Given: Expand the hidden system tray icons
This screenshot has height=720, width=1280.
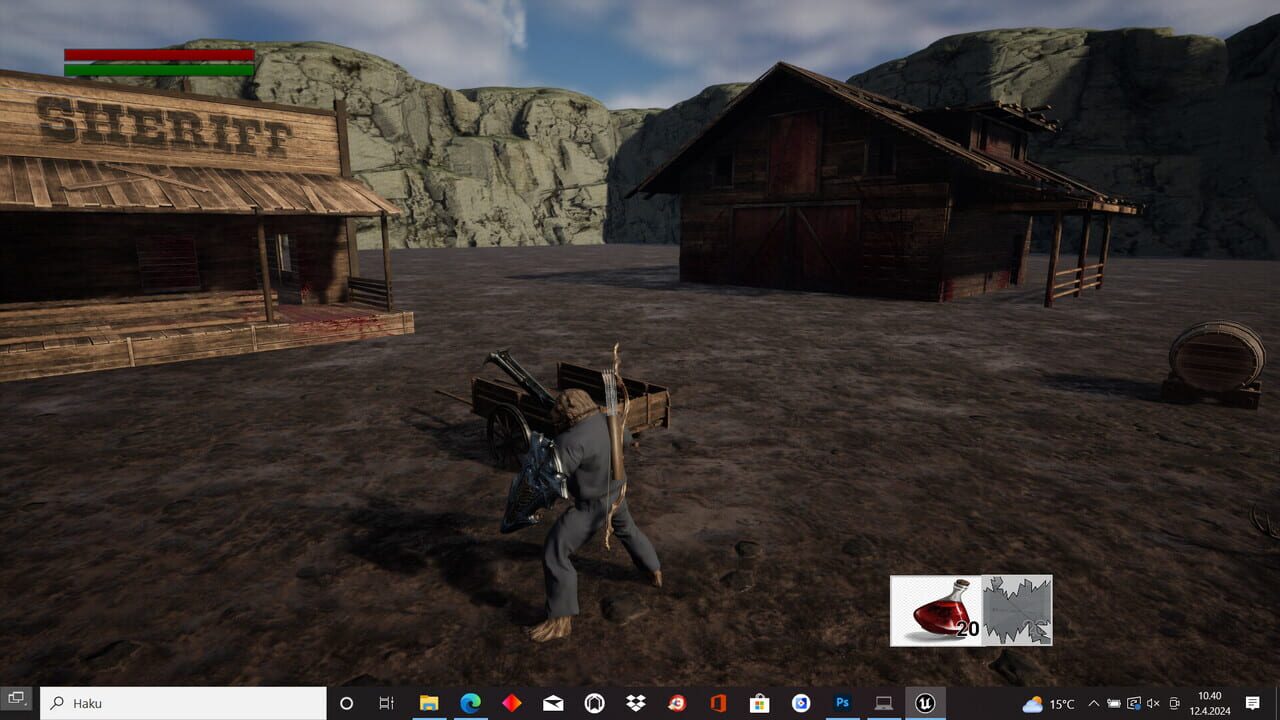Looking at the screenshot, I should tap(1095, 703).
